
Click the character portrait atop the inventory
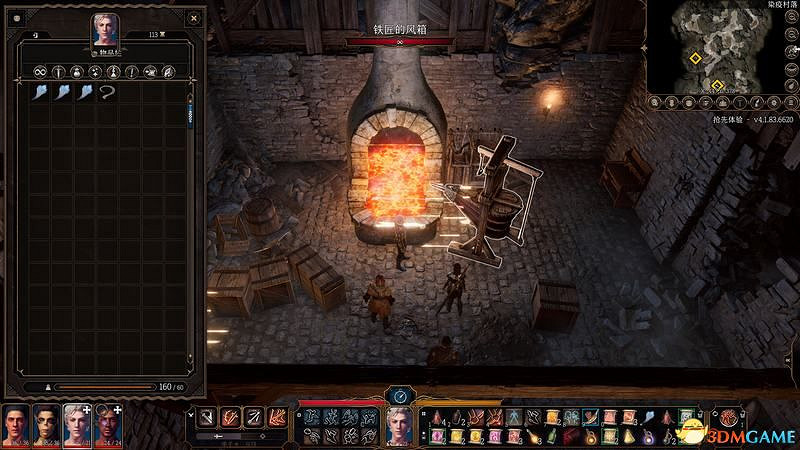coord(104,30)
